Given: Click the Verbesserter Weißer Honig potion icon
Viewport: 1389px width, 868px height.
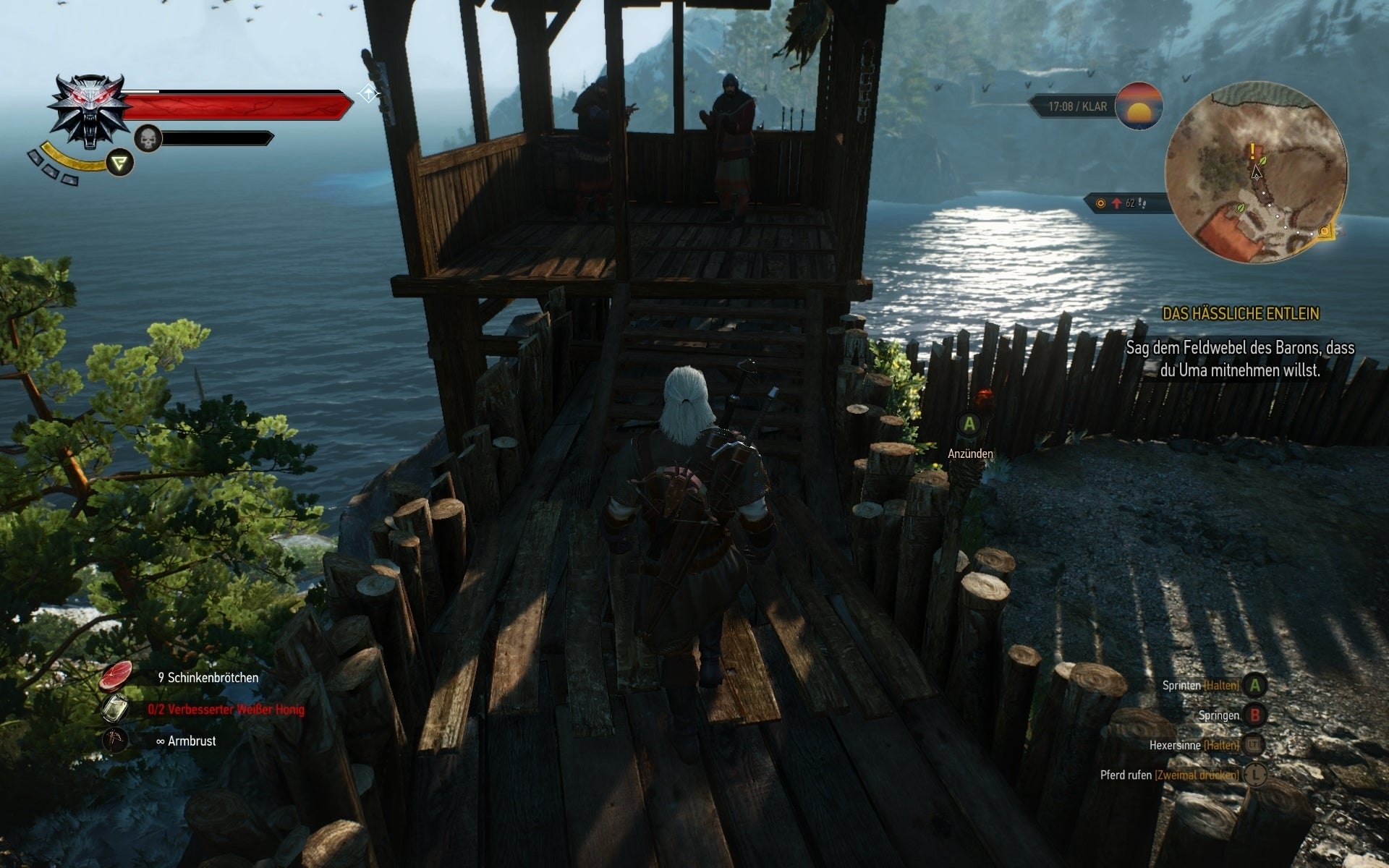Looking at the screenshot, I should (x=116, y=709).
